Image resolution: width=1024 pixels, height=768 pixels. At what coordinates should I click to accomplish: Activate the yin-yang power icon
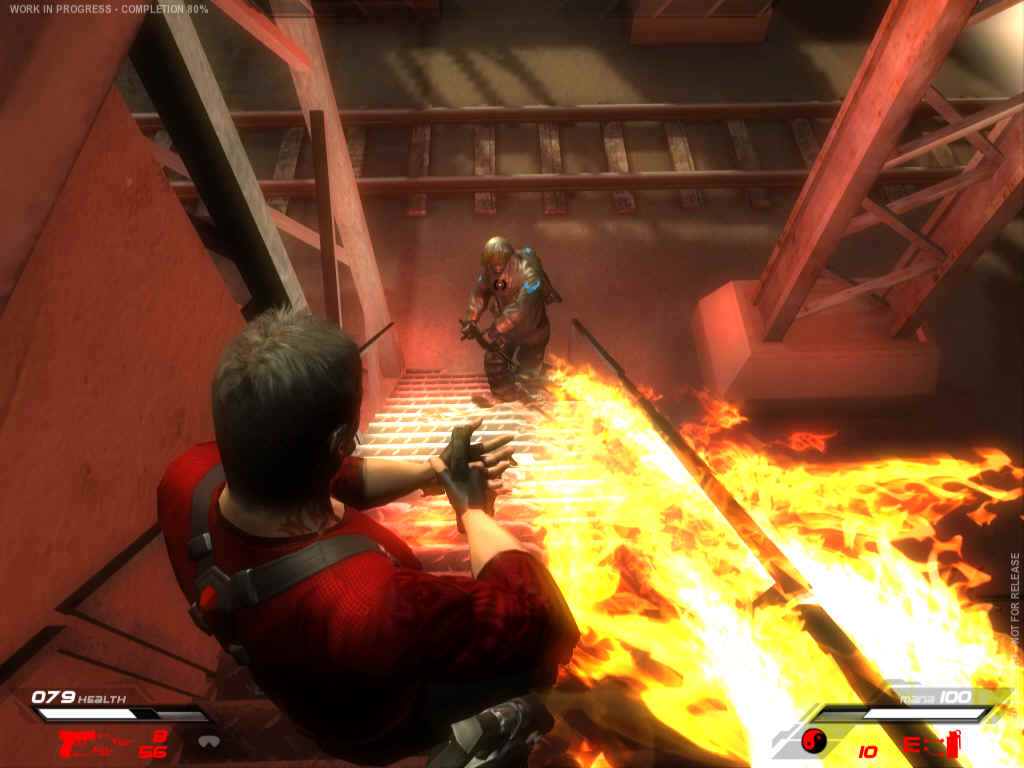tap(814, 741)
